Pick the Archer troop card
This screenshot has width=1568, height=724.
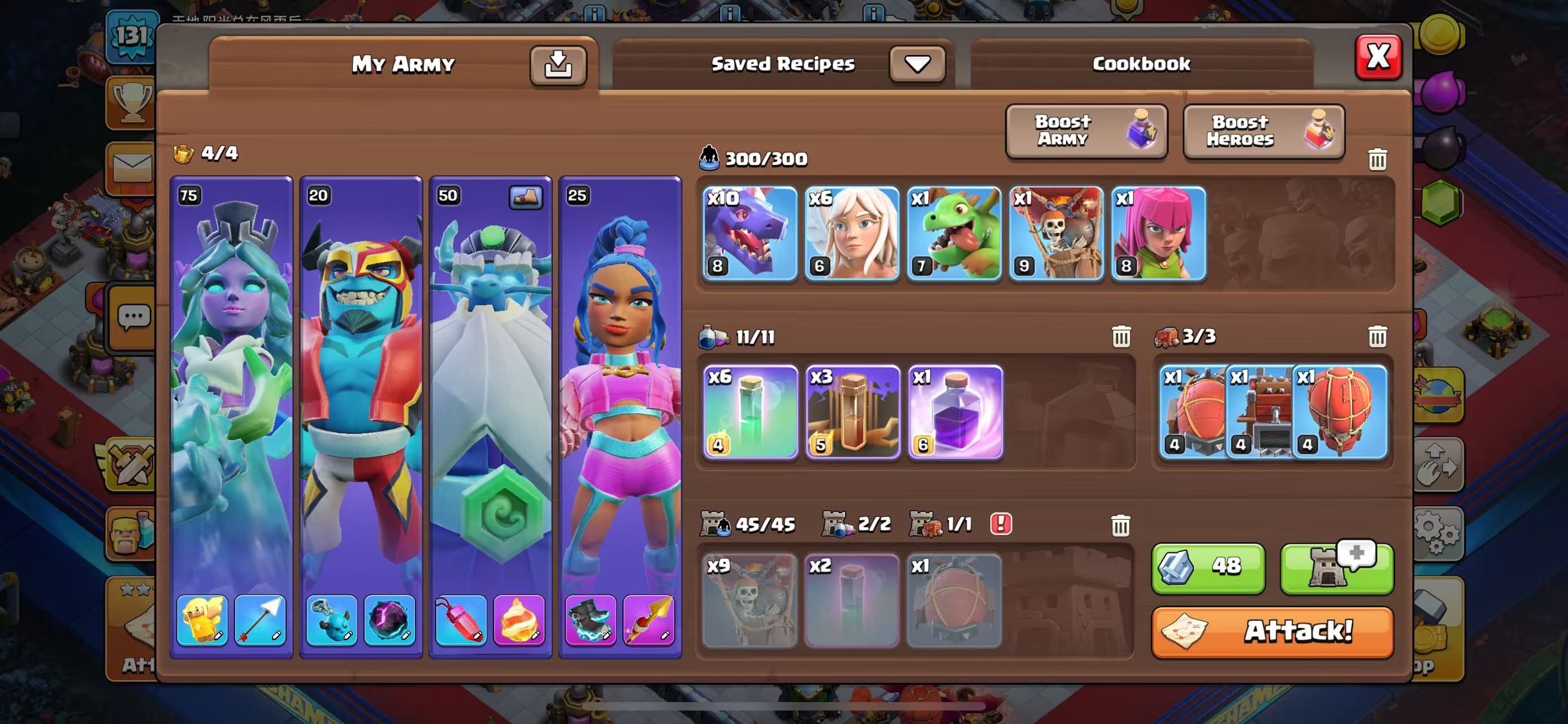click(x=1158, y=233)
